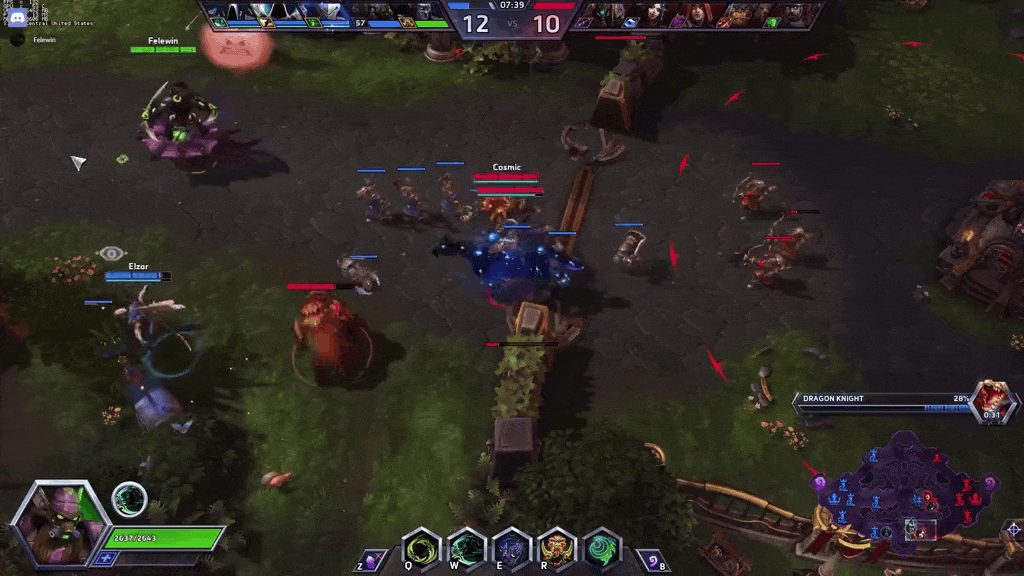Select the mount ability icon
The height and width of the screenshot is (576, 1024).
click(372, 560)
